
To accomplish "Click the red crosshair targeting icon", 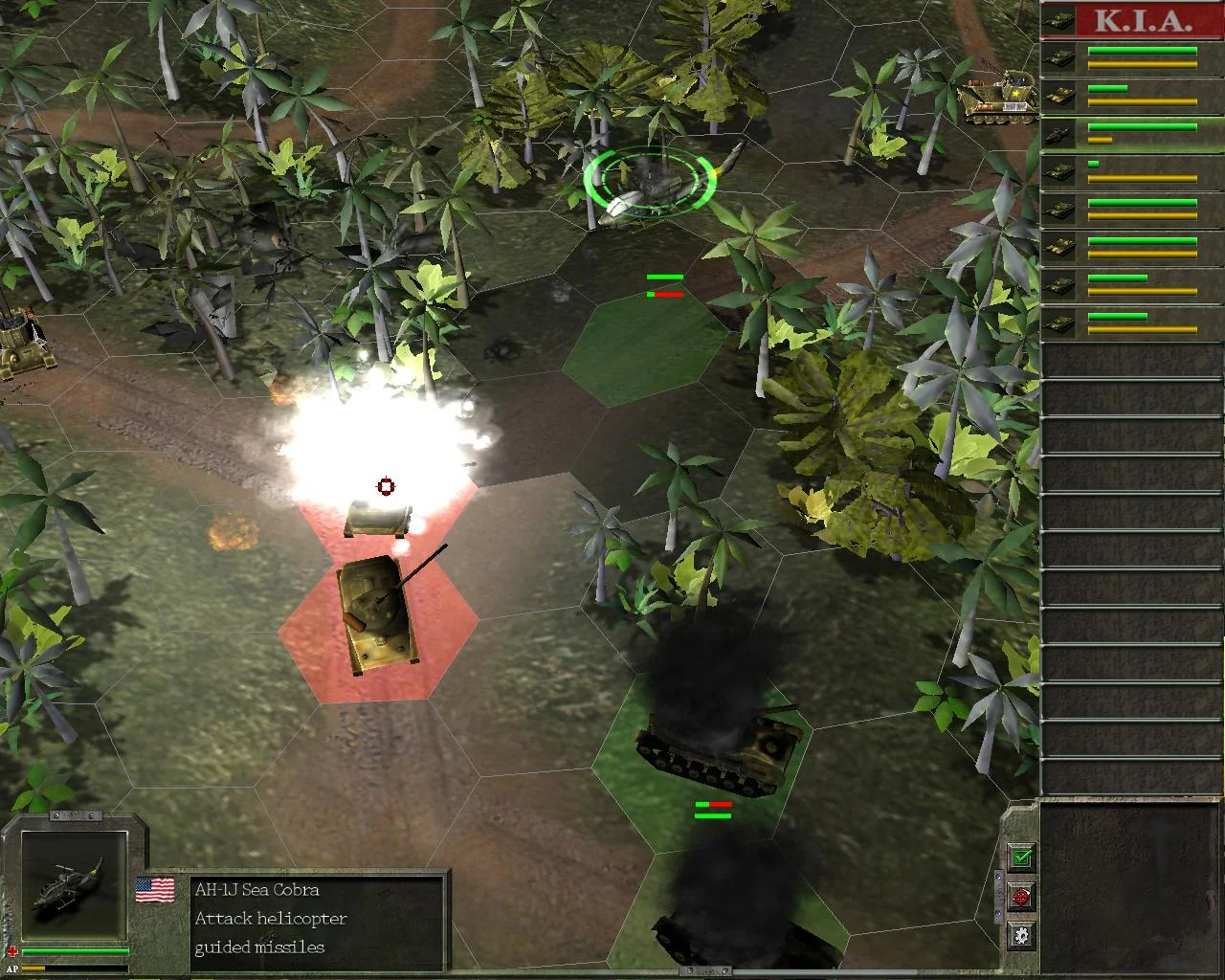I will point(1022,898).
